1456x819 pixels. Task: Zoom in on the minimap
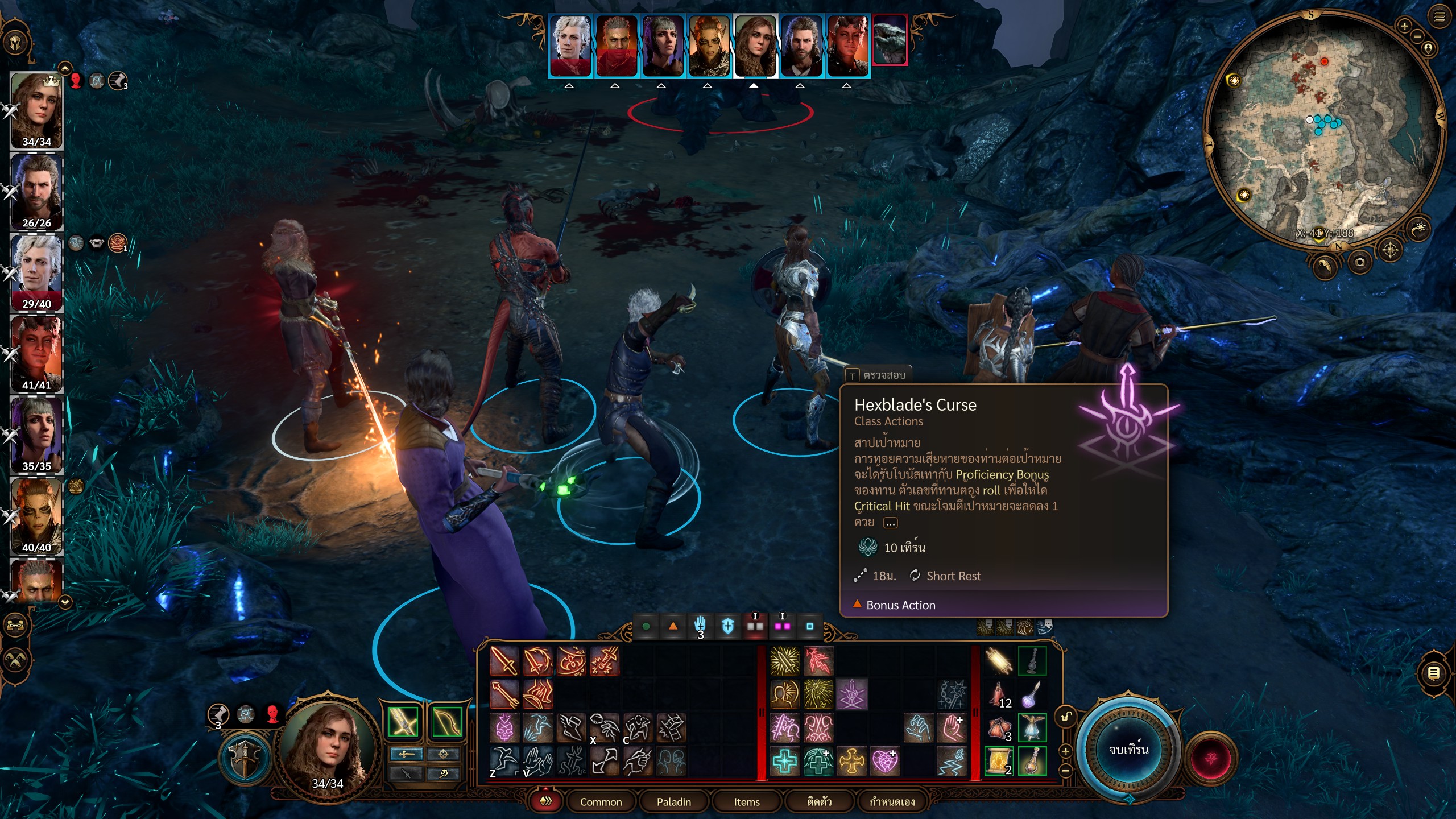(x=1404, y=26)
